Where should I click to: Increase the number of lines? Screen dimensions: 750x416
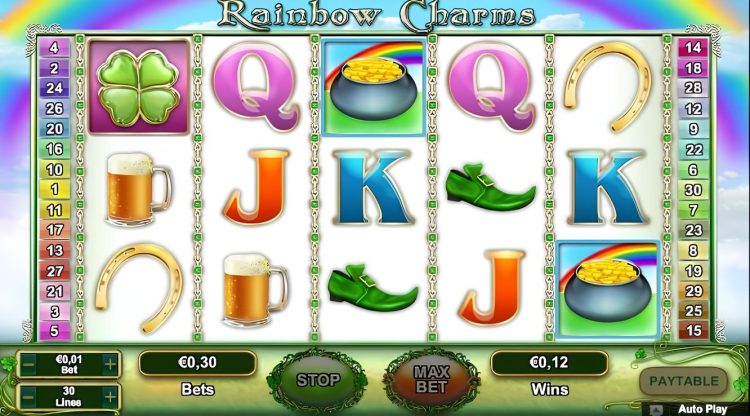tap(110, 396)
